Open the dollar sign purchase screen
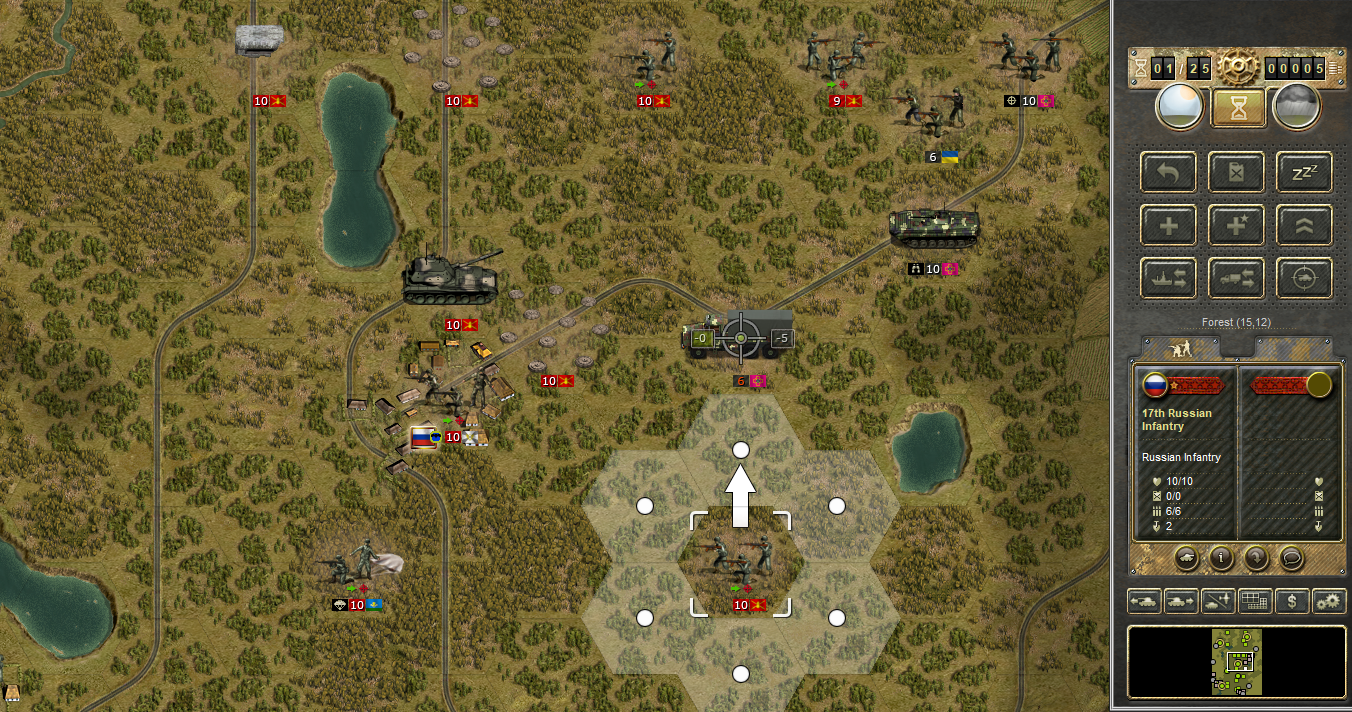Viewport: 1352px width, 712px height. pos(1292,601)
